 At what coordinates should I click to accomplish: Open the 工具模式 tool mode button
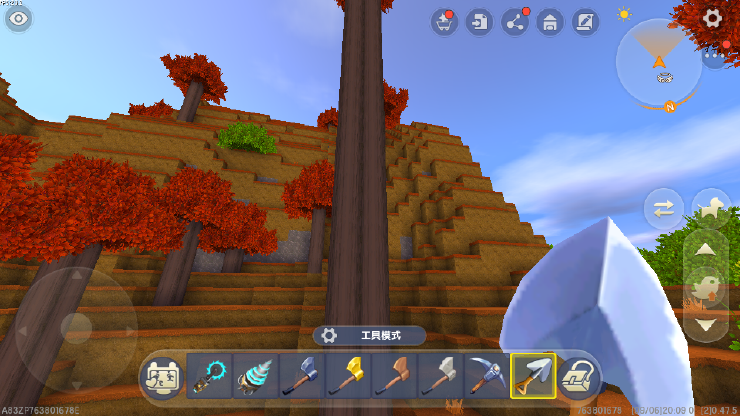click(370, 336)
